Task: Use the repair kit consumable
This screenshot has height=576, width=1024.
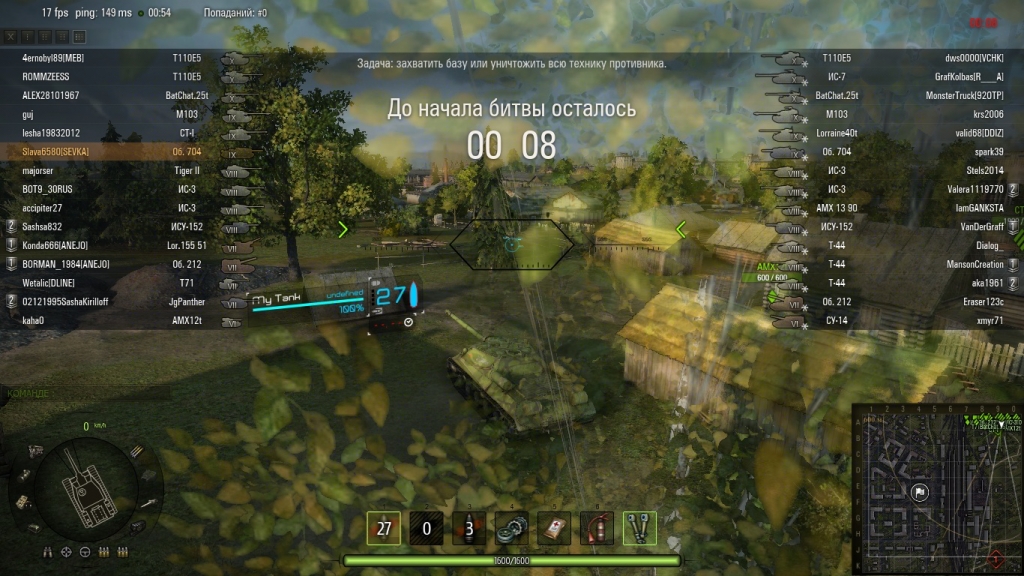Action: pyautogui.click(x=512, y=527)
